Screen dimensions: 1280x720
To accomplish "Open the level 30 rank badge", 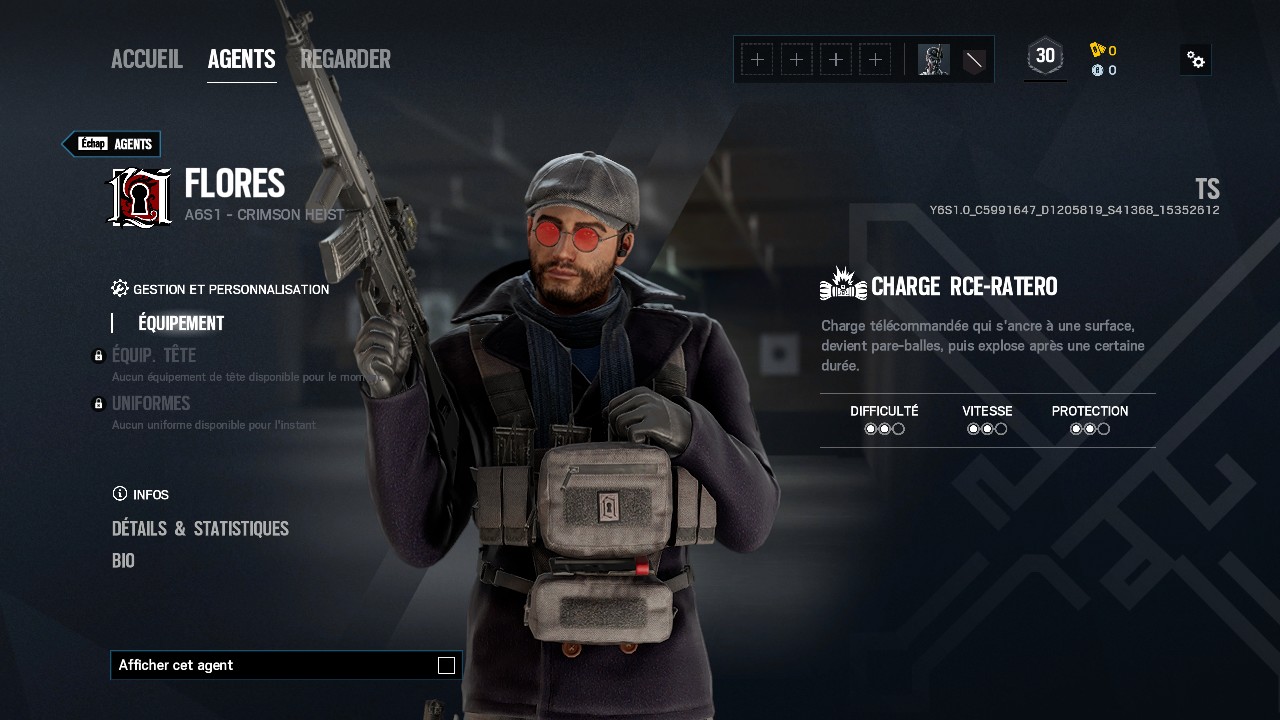I will point(1045,57).
